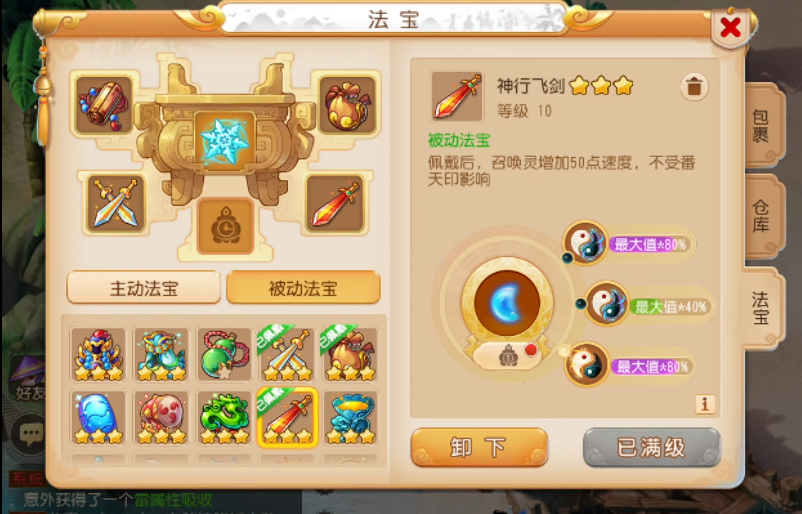Switch to the 被动法宝 list

click(303, 288)
